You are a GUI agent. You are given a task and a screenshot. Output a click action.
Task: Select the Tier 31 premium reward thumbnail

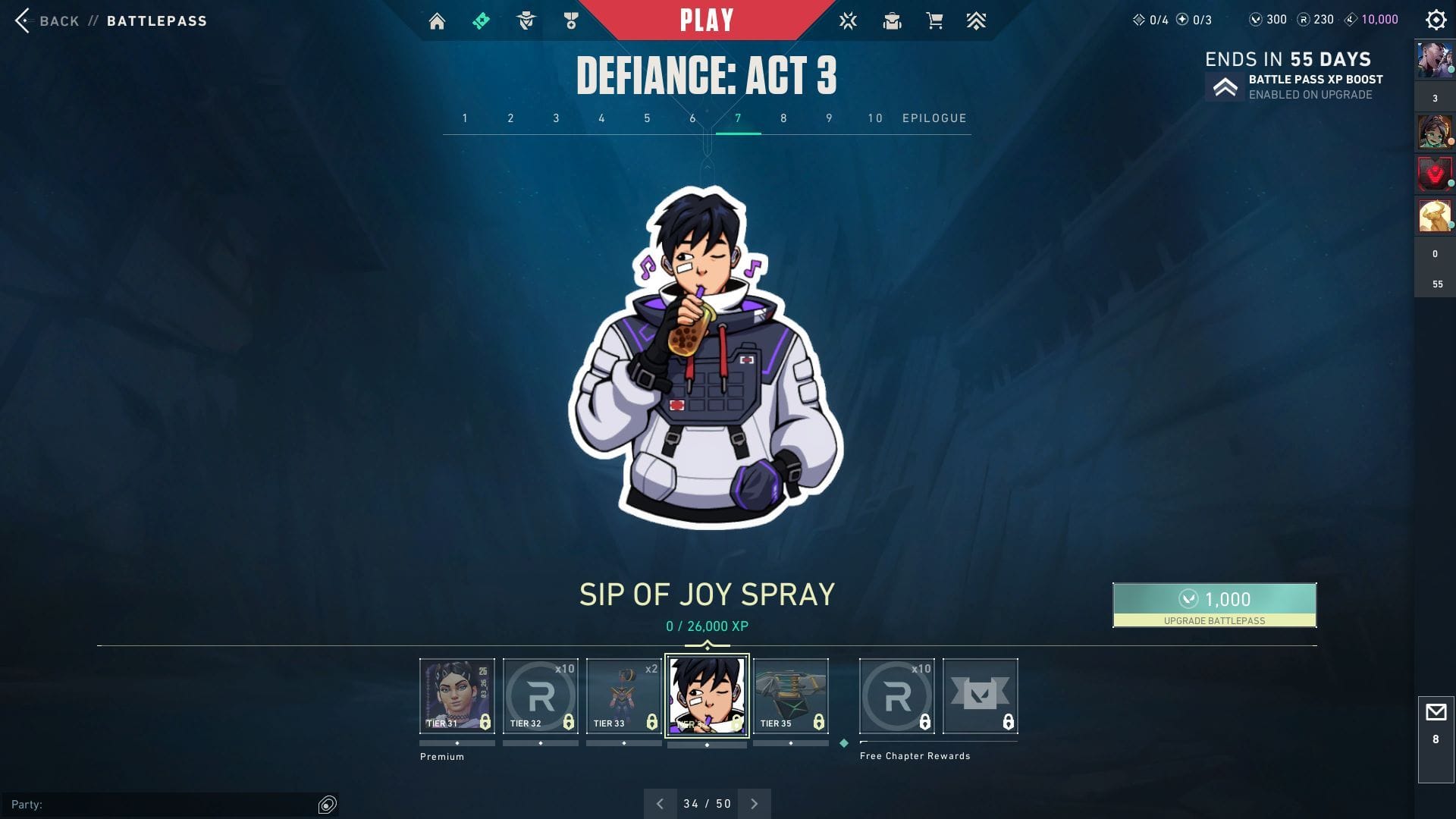tap(457, 695)
